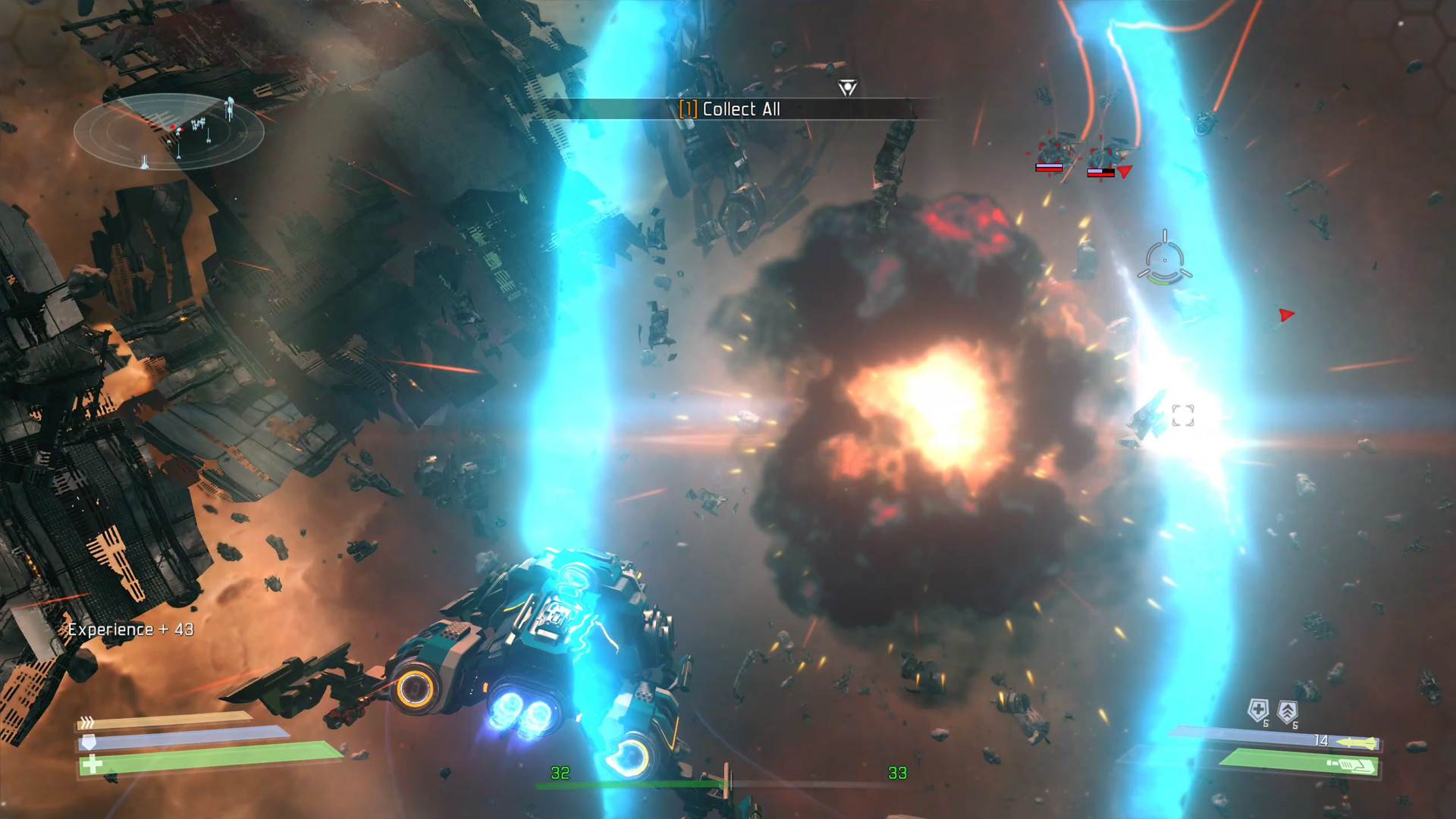Click the radar minimap
The width and height of the screenshot is (1456, 819).
[x=168, y=131]
